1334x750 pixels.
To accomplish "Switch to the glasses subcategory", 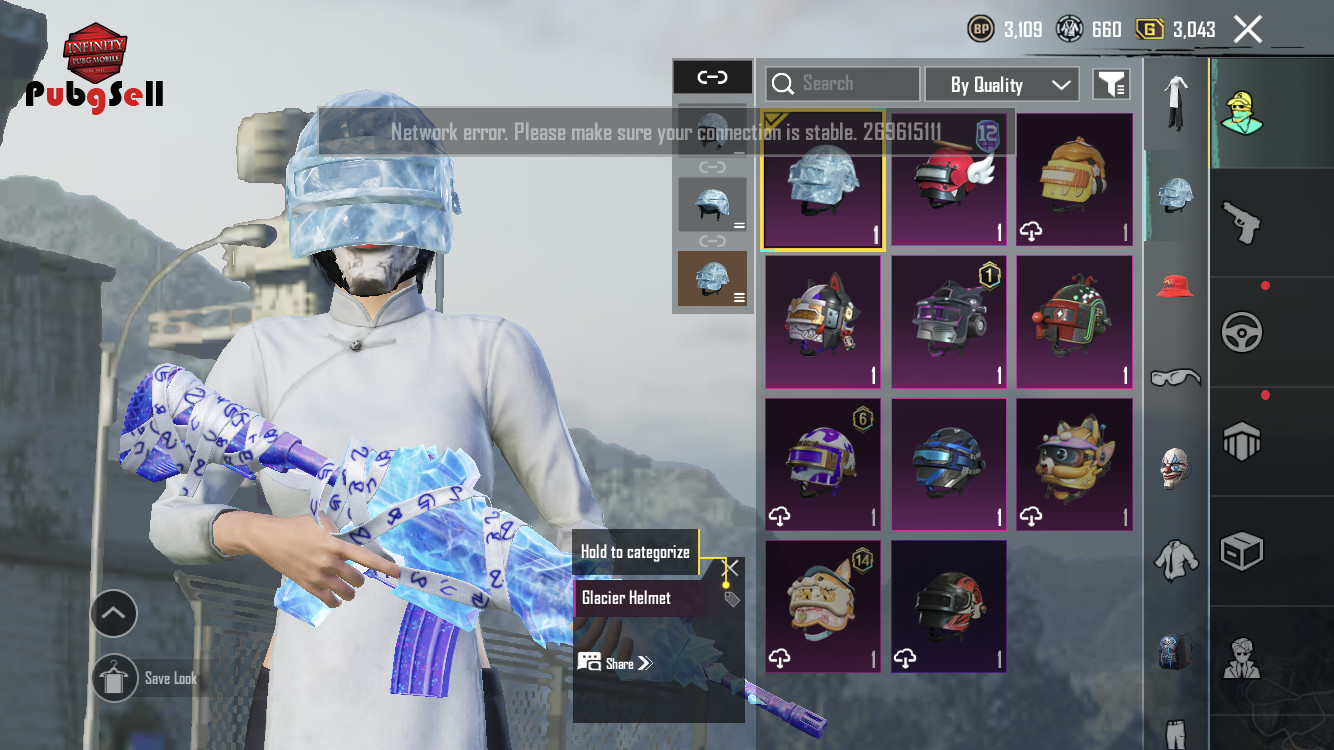I will click(x=1175, y=377).
